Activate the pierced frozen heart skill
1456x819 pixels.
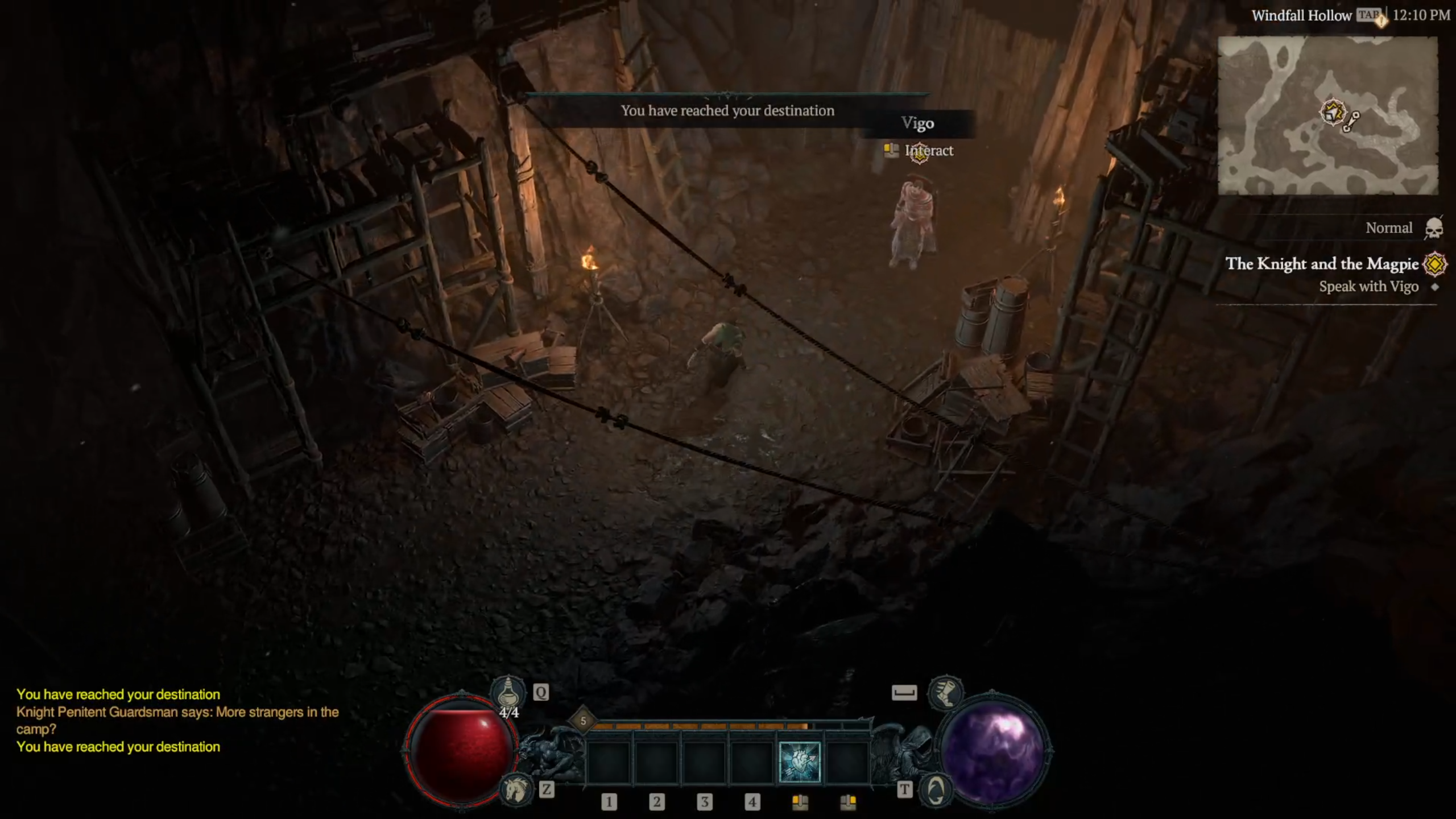[x=799, y=762]
